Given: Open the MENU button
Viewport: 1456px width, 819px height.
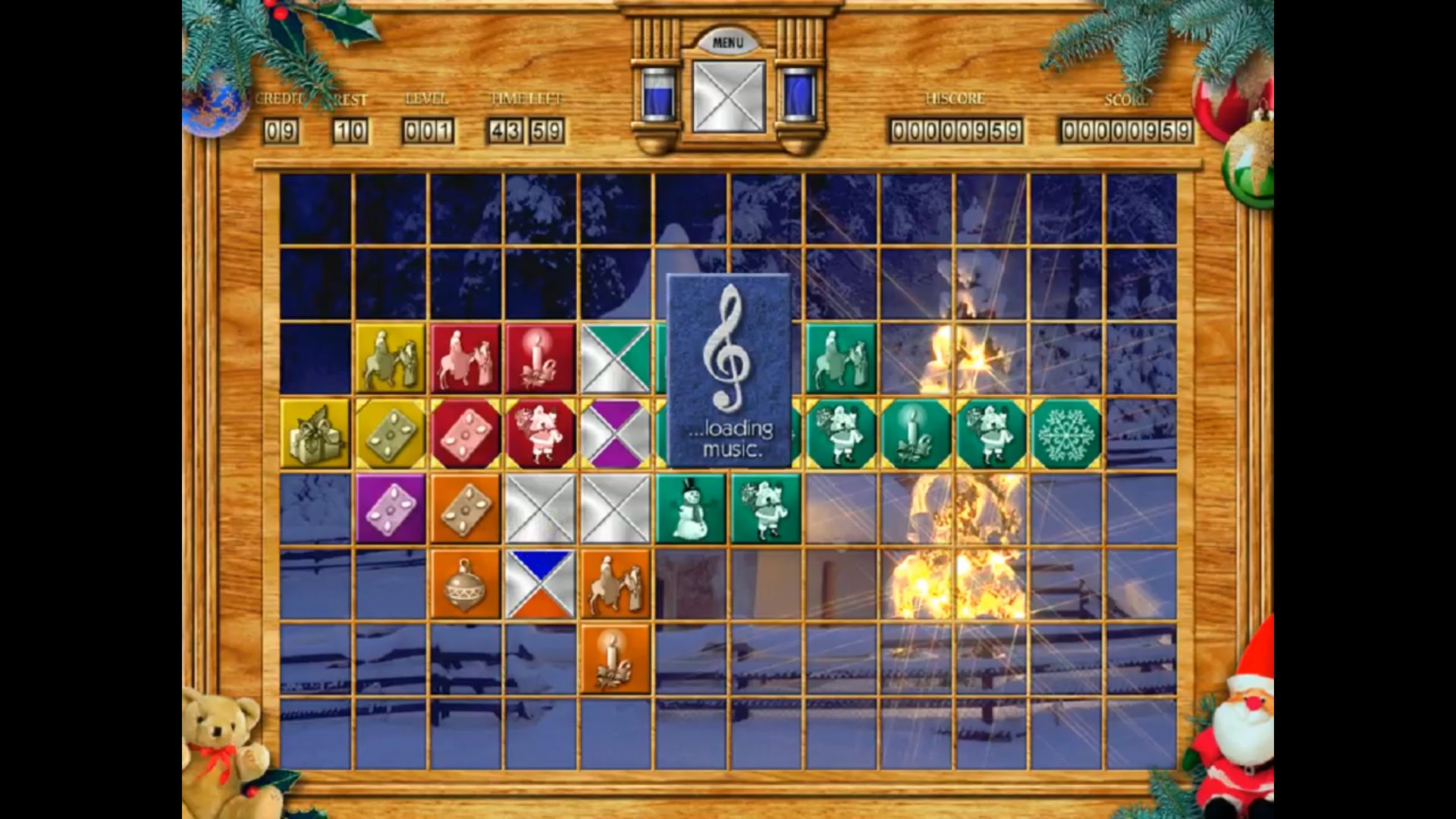Looking at the screenshot, I should pyautogui.click(x=727, y=42).
